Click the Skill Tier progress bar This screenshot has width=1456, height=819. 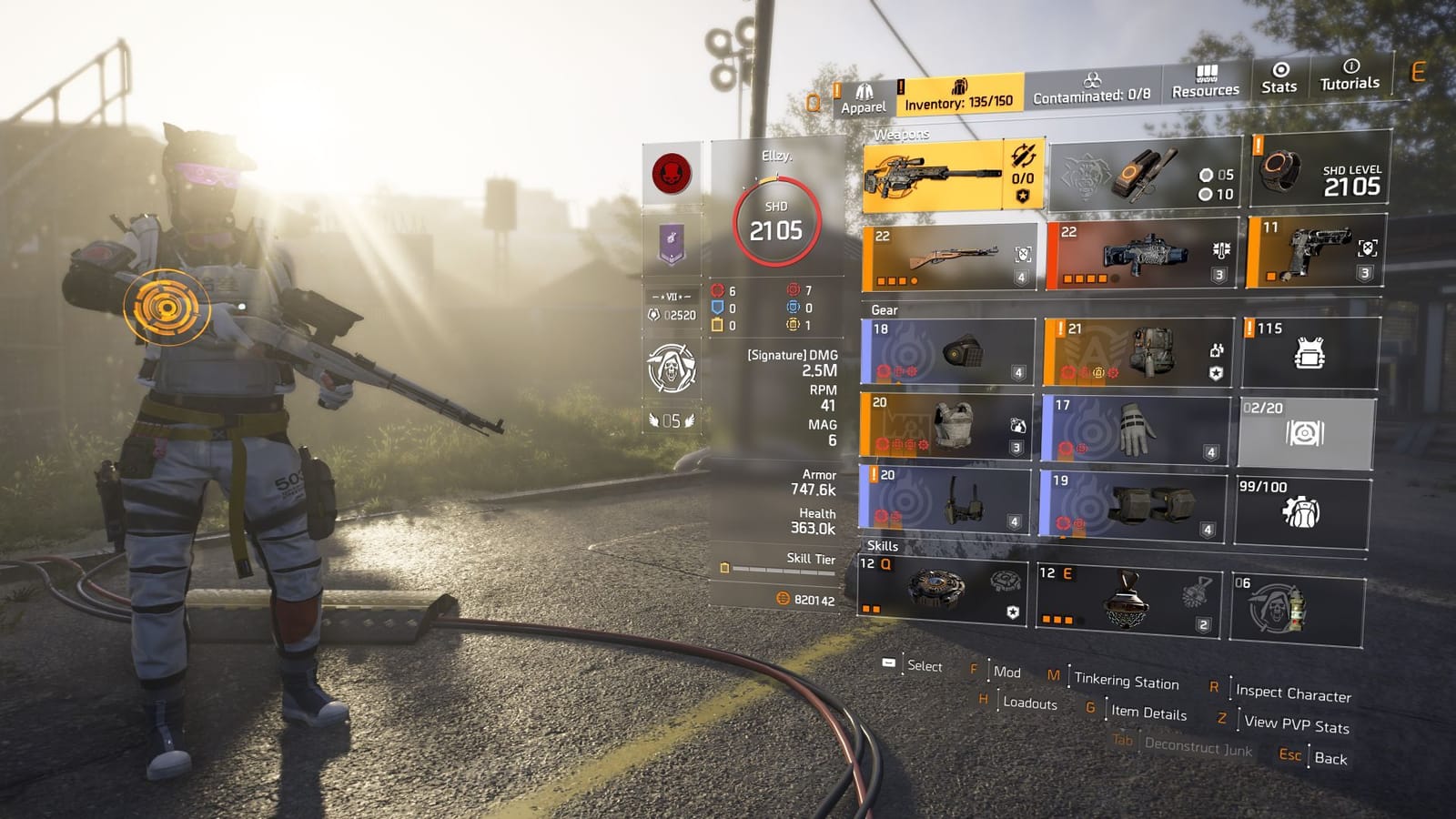783,573
